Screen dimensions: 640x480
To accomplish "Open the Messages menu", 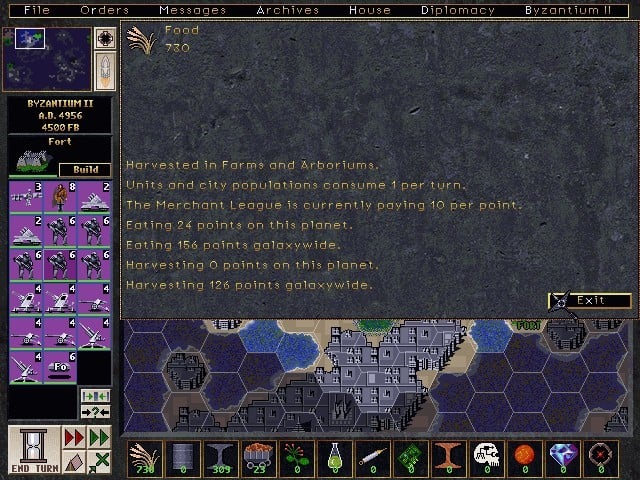I will click(x=192, y=10).
